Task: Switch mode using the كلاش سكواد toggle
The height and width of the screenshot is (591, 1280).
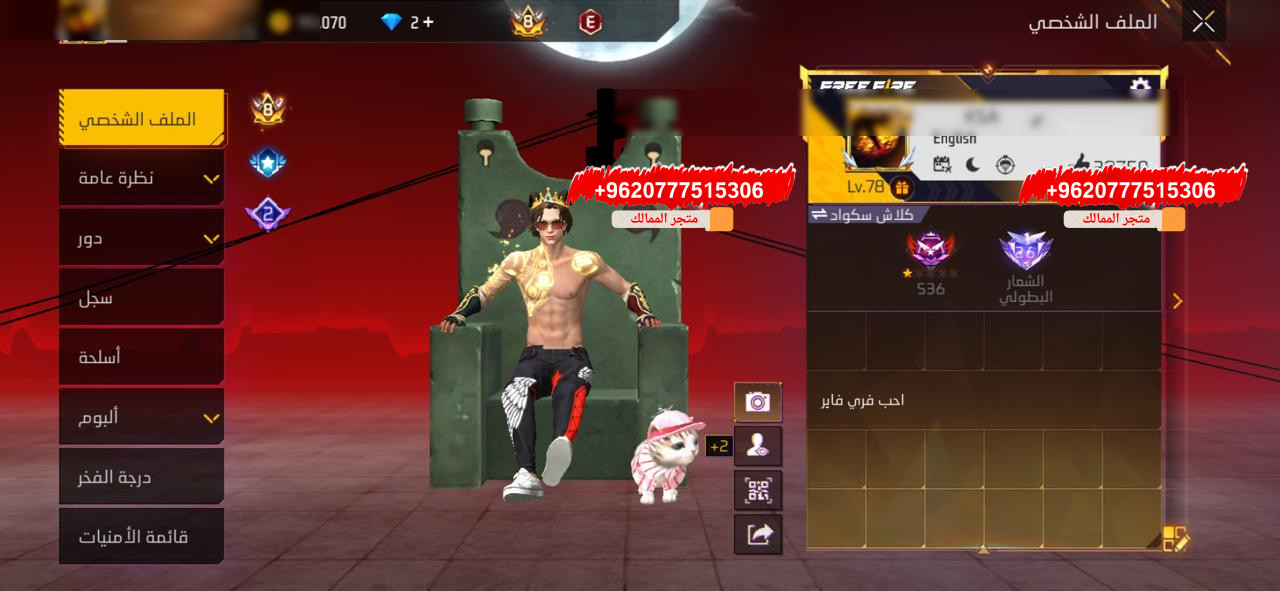Action: pyautogui.click(x=867, y=214)
